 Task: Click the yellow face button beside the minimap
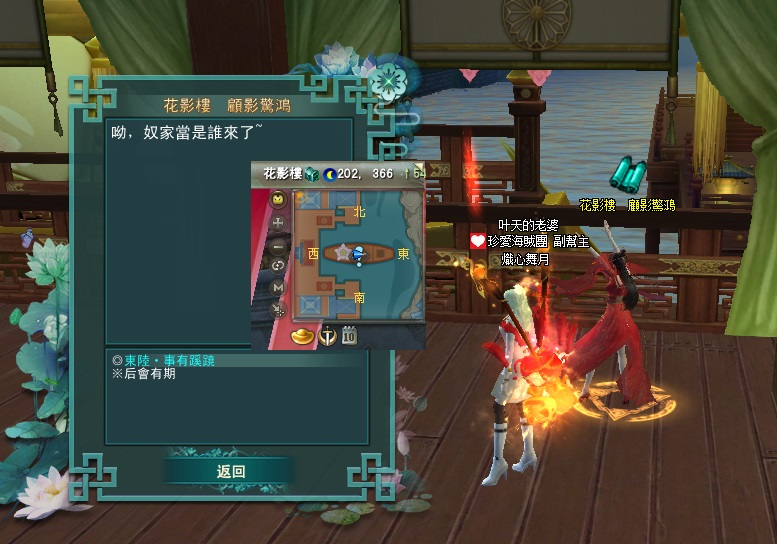278,198
